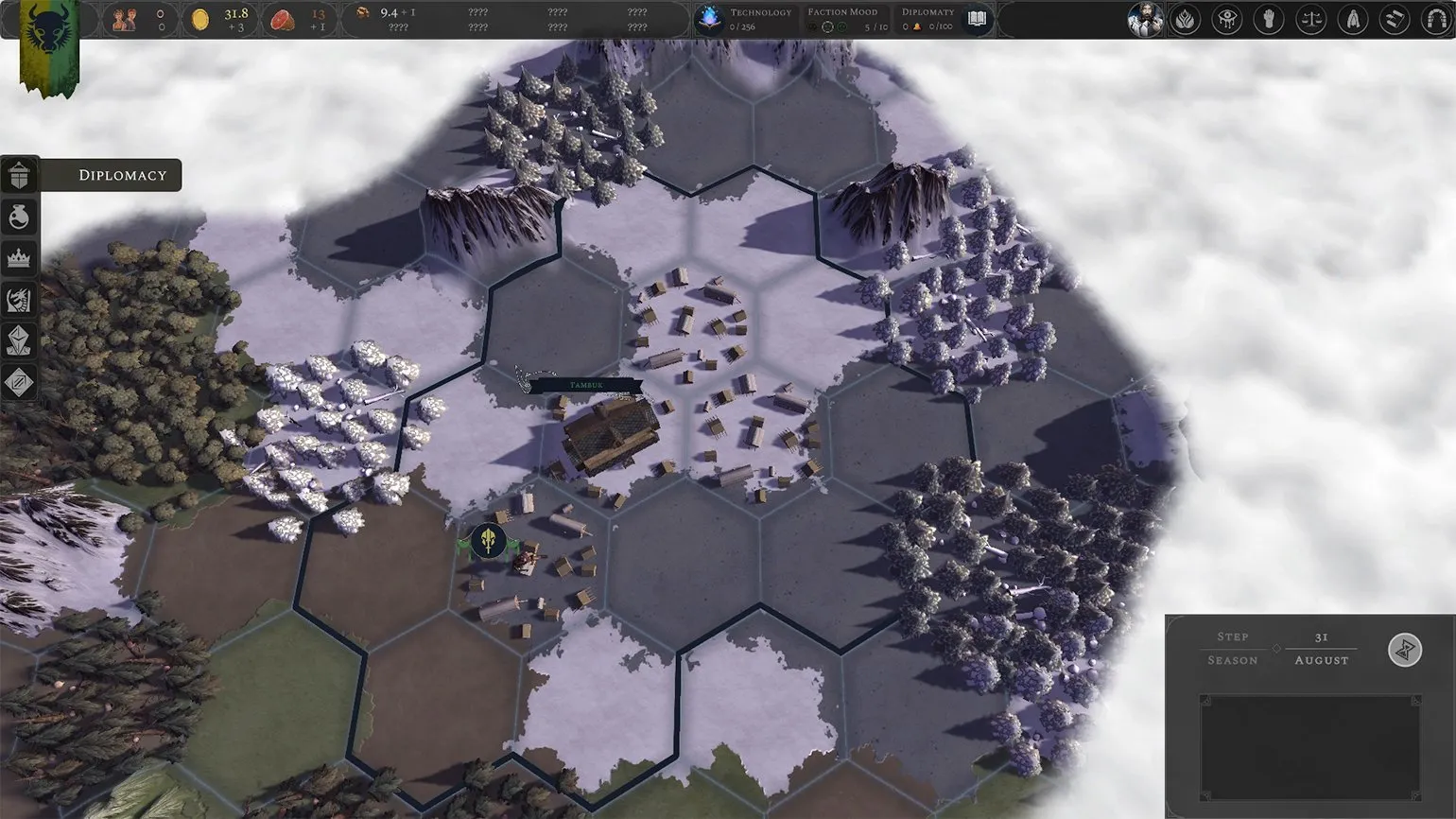Click the stone archway icon
The image size is (1456, 819).
[1435, 19]
